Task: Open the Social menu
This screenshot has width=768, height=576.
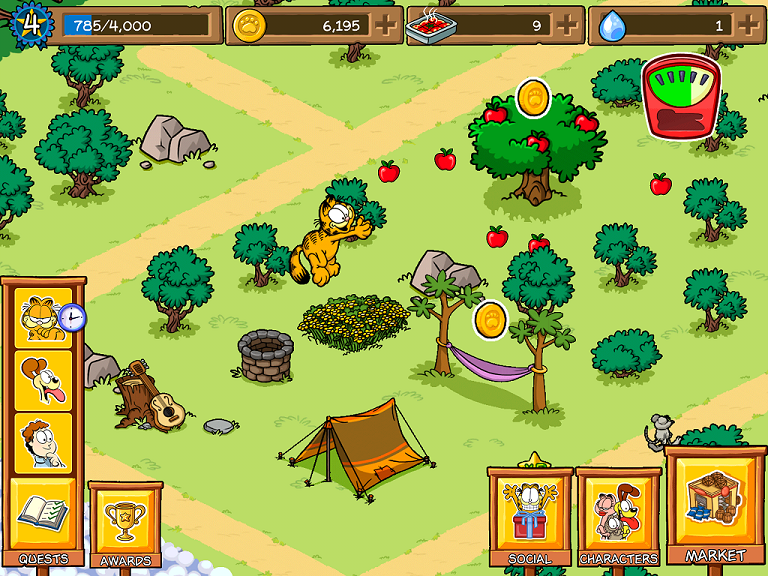Action: coord(530,517)
